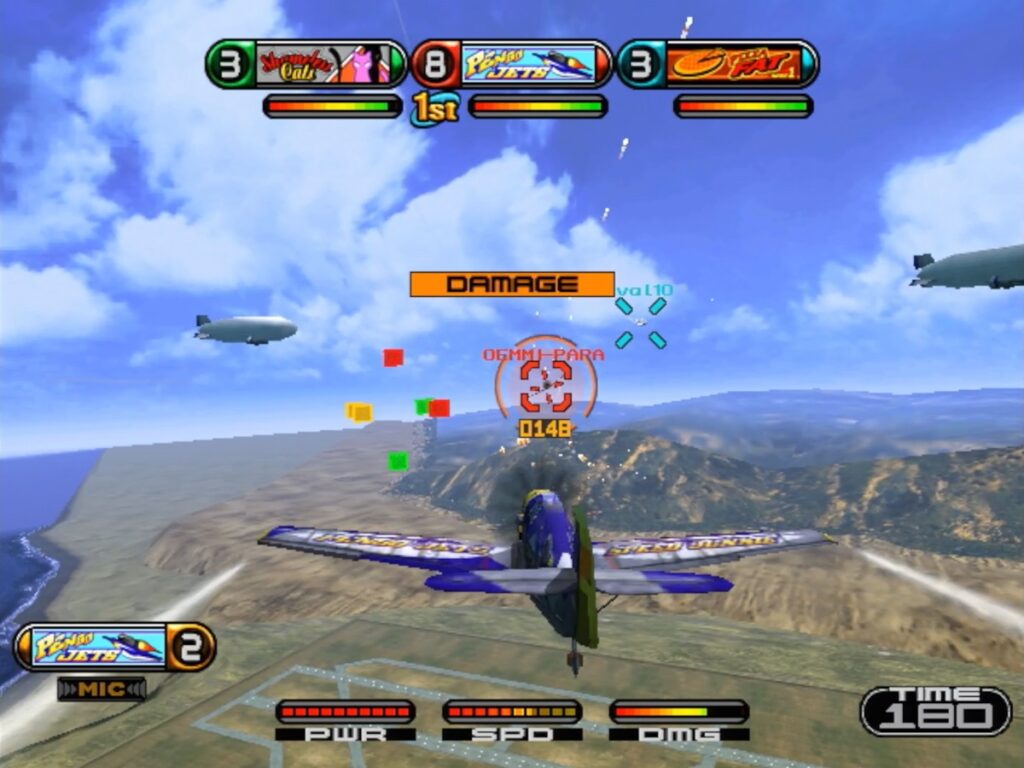This screenshot has width=1024, height=768.
Task: Select the Penga Jets player badge showing 2
Action: coord(115,646)
